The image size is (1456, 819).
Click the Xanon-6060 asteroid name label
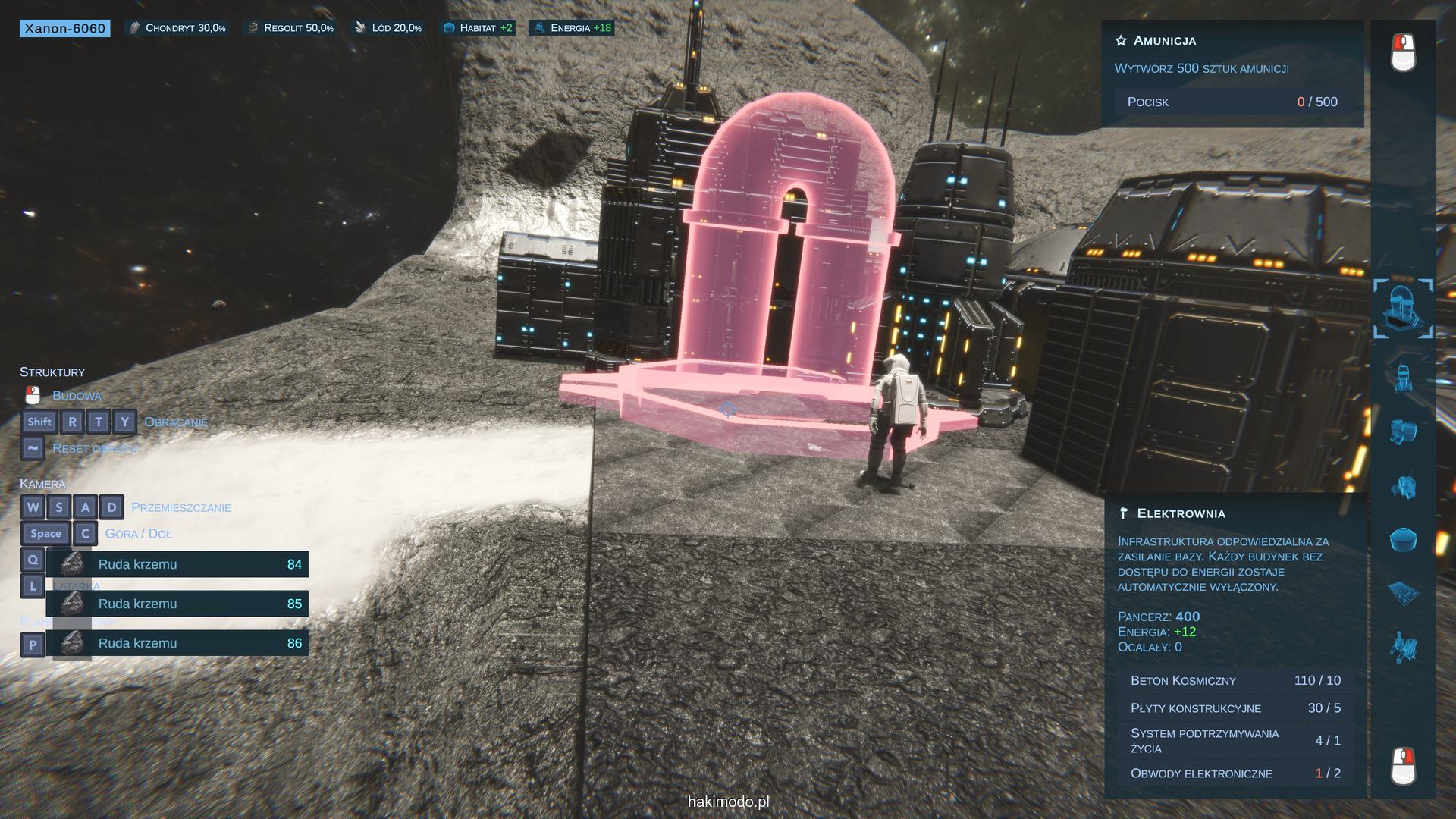65,29
